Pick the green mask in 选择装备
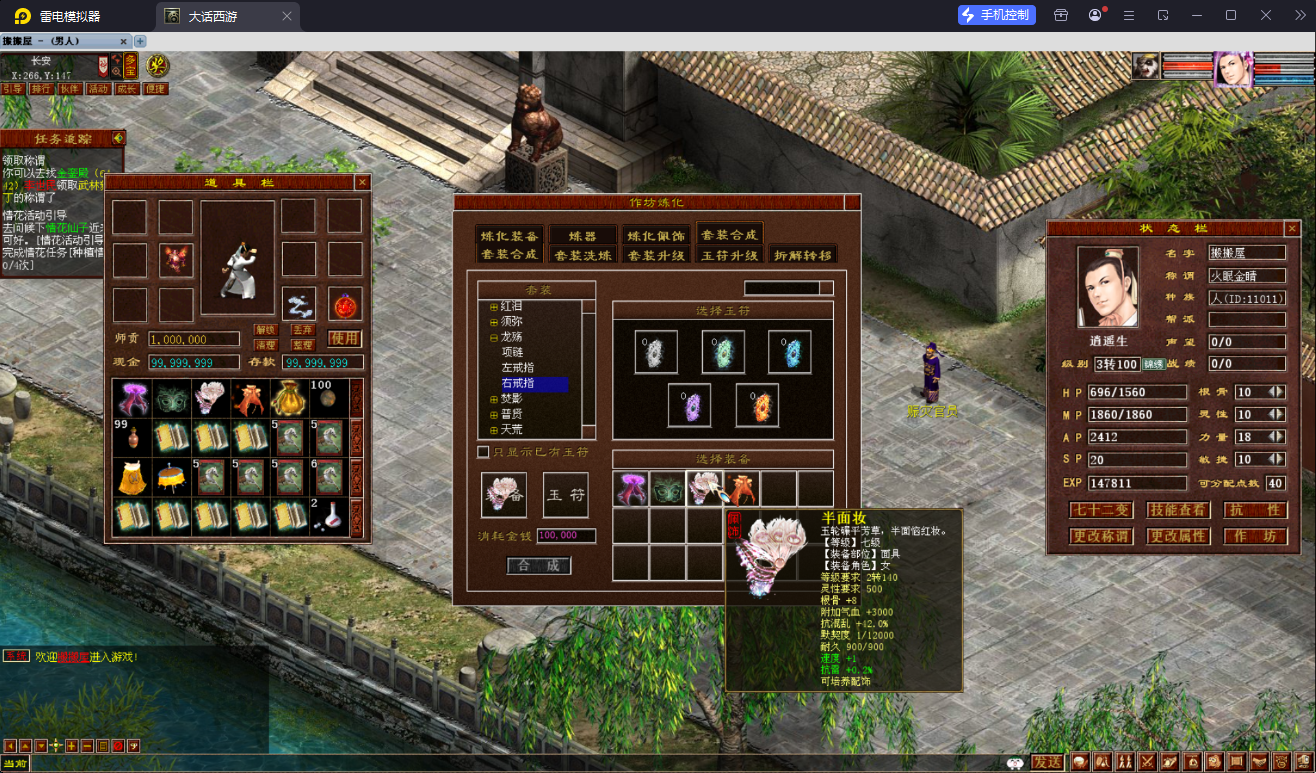 (668, 489)
